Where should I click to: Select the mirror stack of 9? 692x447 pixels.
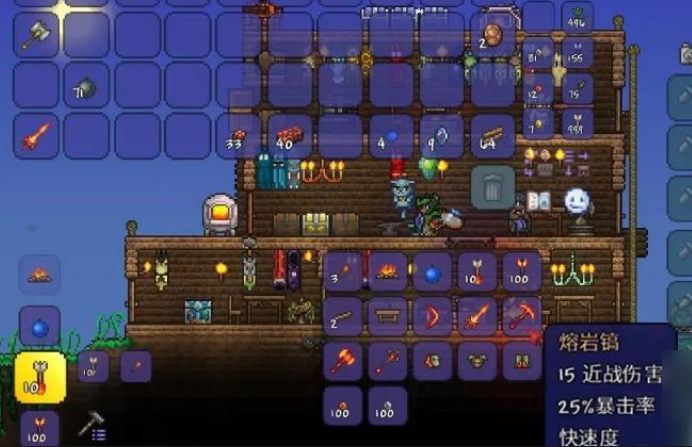tap(441, 135)
